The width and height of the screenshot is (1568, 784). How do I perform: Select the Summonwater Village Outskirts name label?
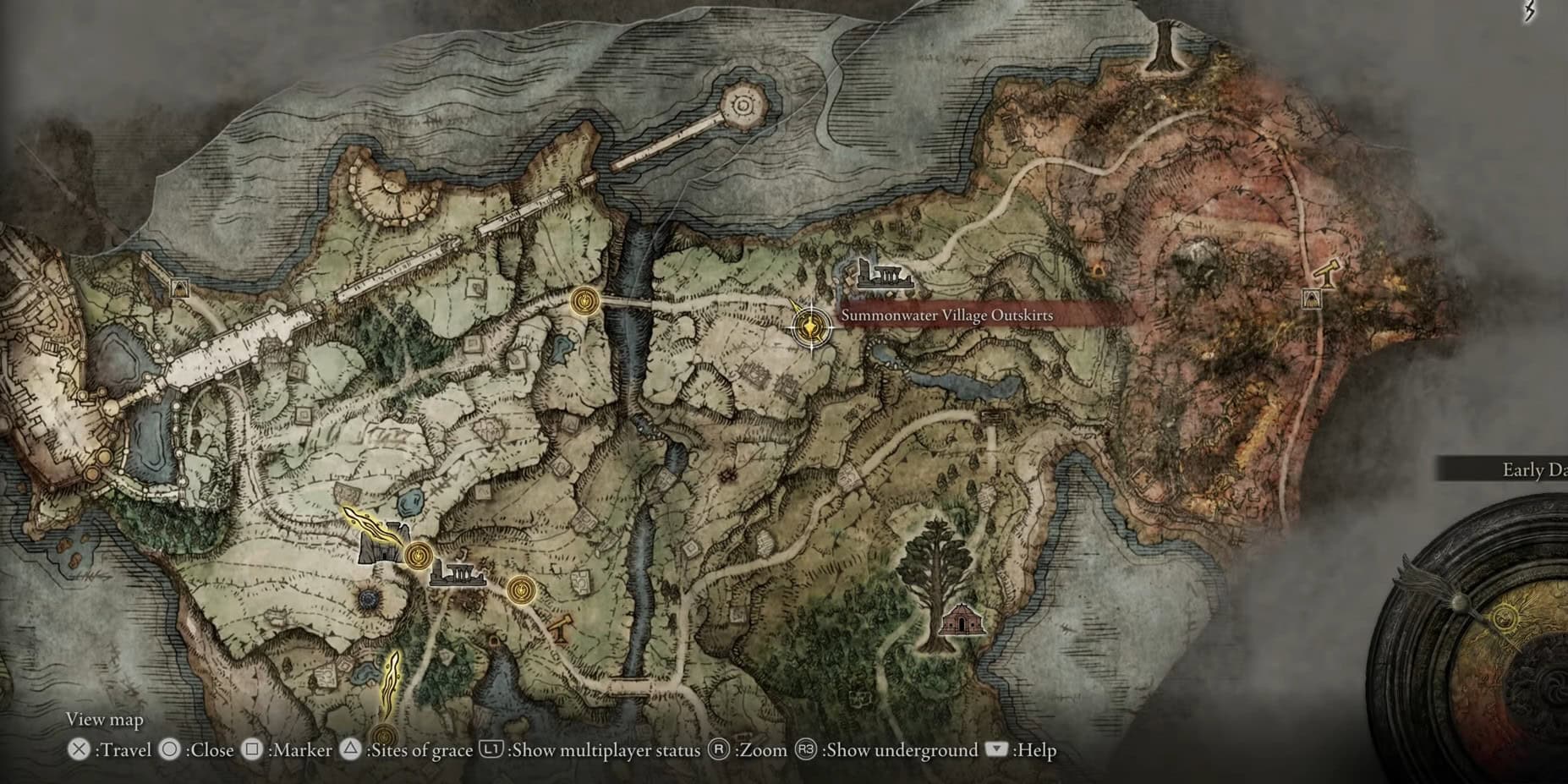click(946, 315)
